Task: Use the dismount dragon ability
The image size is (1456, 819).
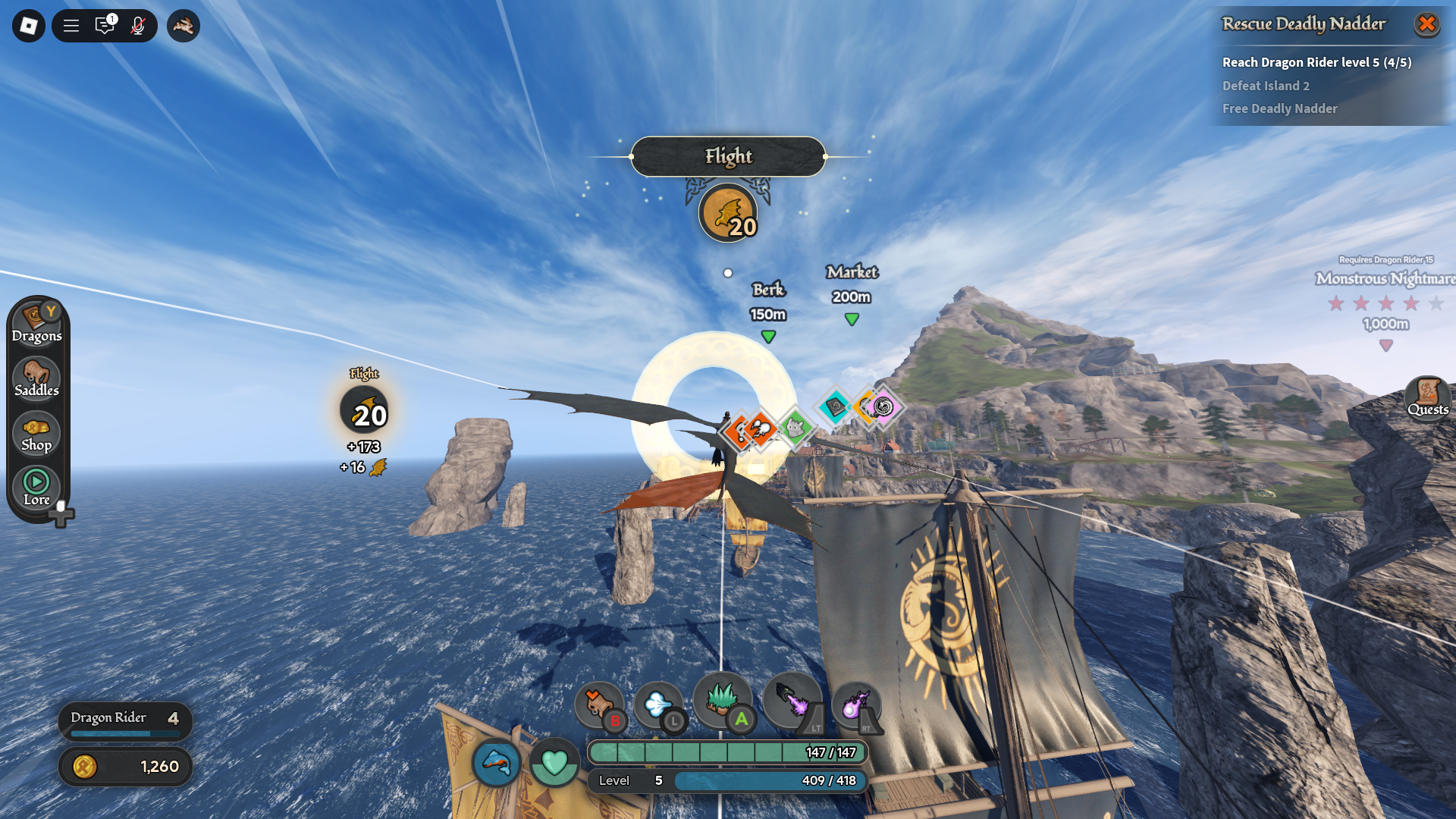Action: (x=599, y=704)
